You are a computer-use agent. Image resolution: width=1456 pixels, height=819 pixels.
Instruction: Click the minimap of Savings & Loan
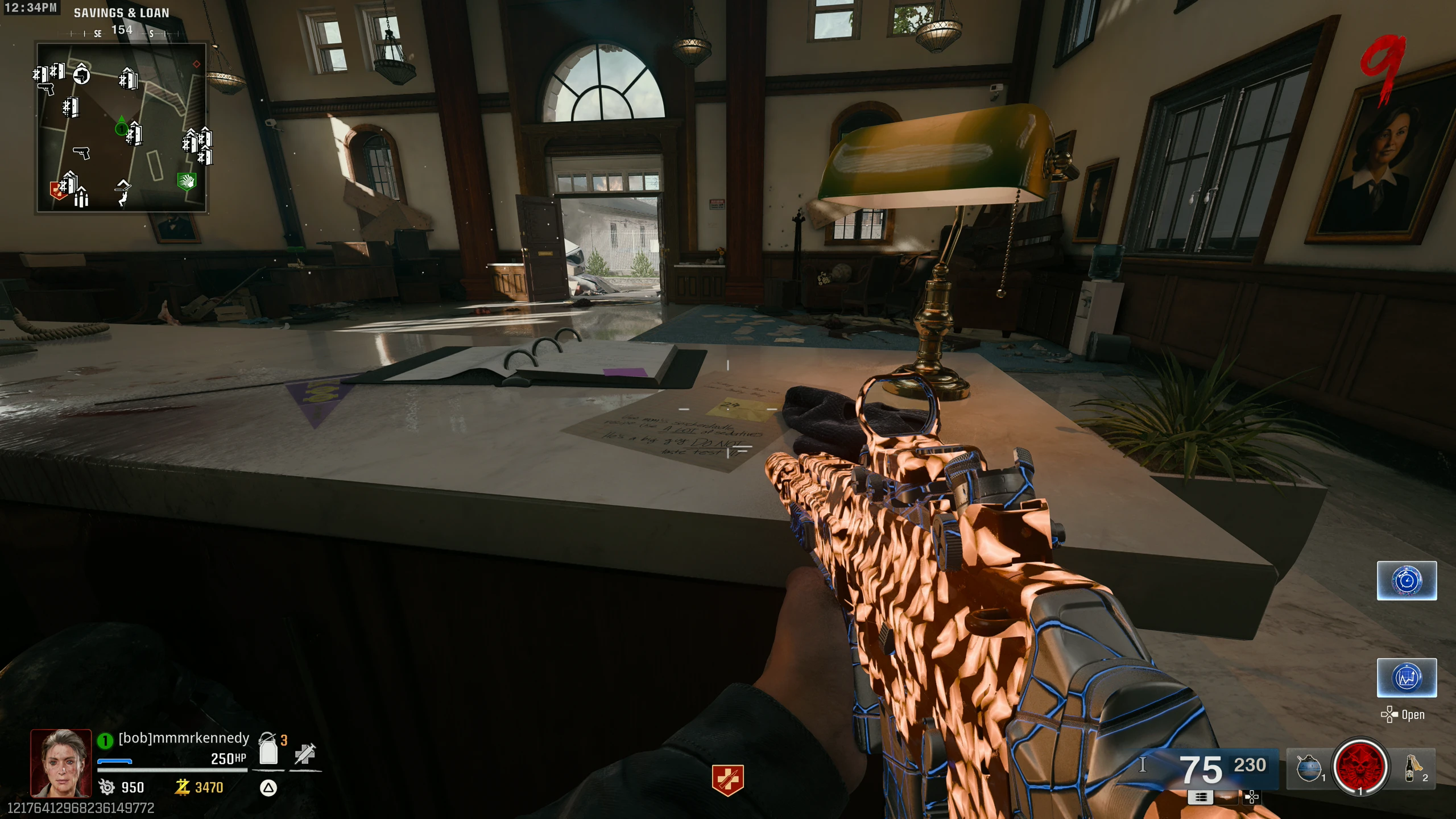pyautogui.click(x=121, y=128)
